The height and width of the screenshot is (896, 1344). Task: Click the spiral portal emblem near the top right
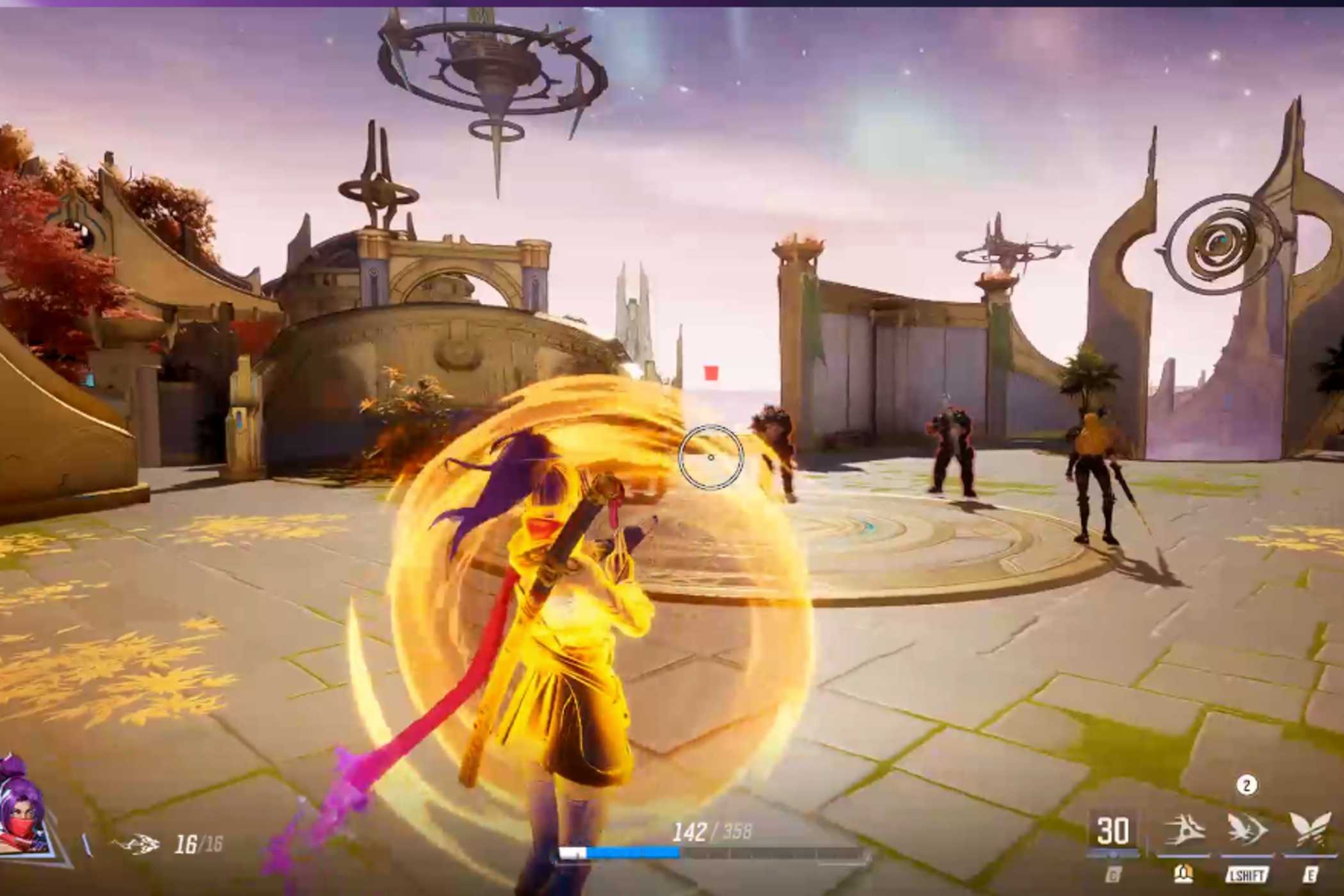[1221, 240]
